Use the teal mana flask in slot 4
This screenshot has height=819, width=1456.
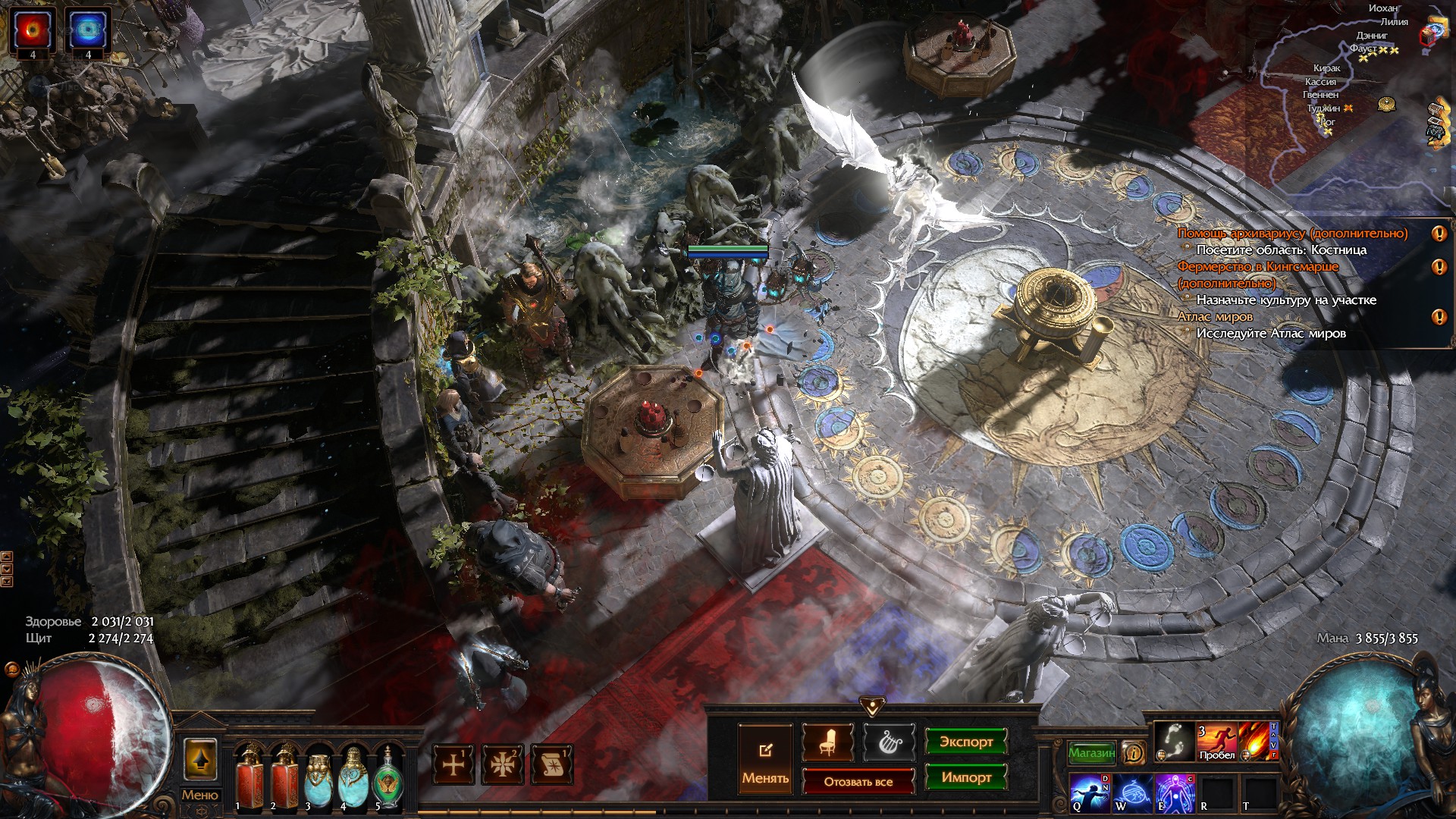coord(353,776)
